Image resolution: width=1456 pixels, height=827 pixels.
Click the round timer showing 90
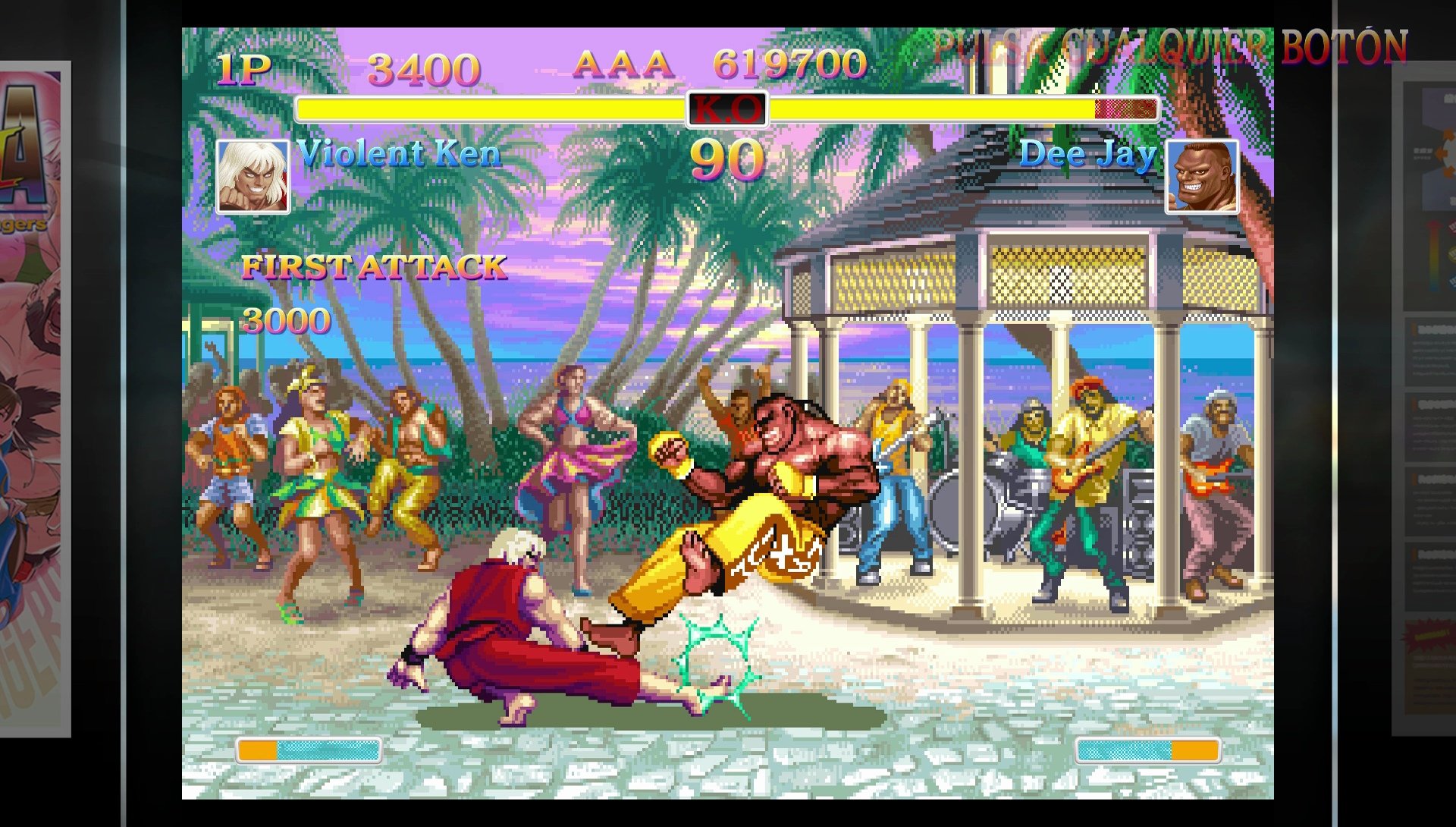pyautogui.click(x=726, y=159)
